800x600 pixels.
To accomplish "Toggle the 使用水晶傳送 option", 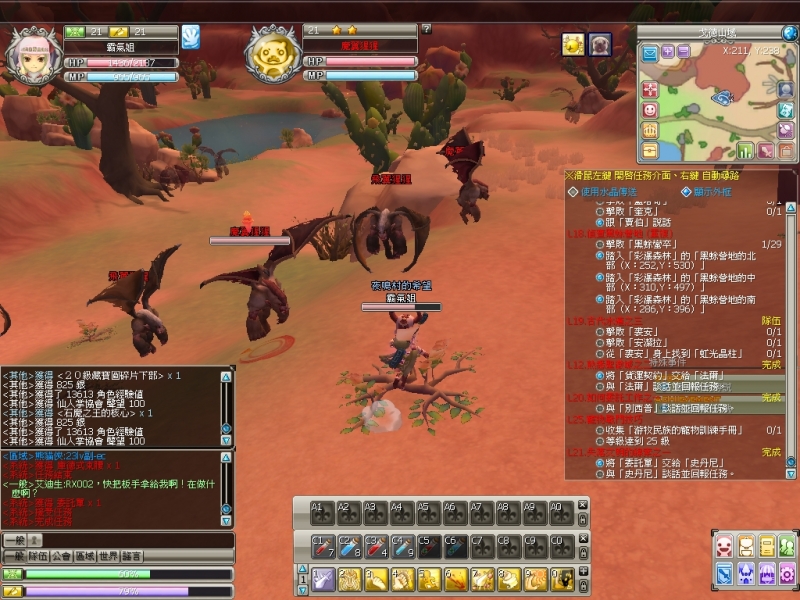I will pos(572,191).
